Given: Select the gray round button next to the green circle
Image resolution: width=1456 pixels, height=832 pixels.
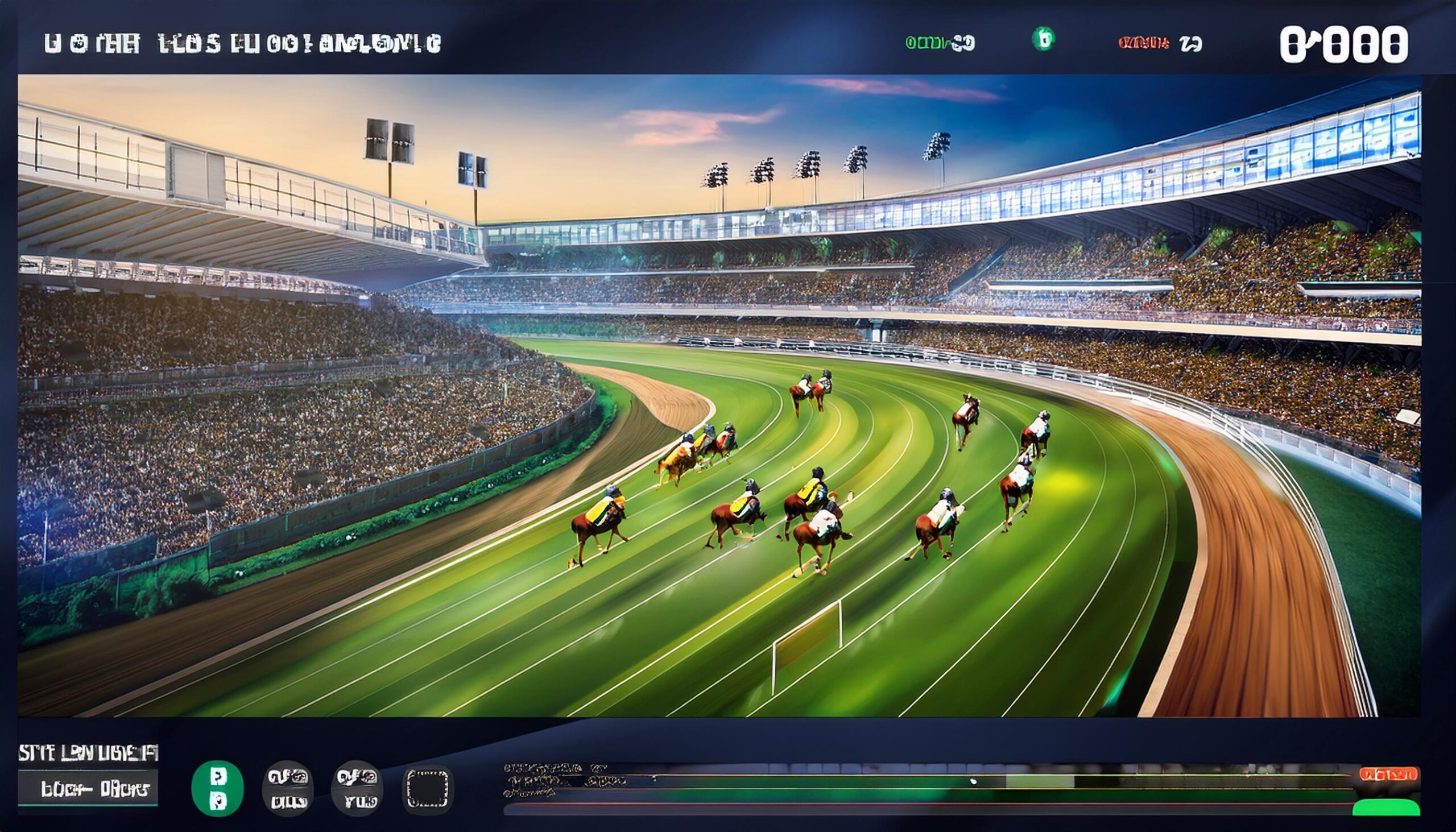Looking at the screenshot, I should click(288, 789).
